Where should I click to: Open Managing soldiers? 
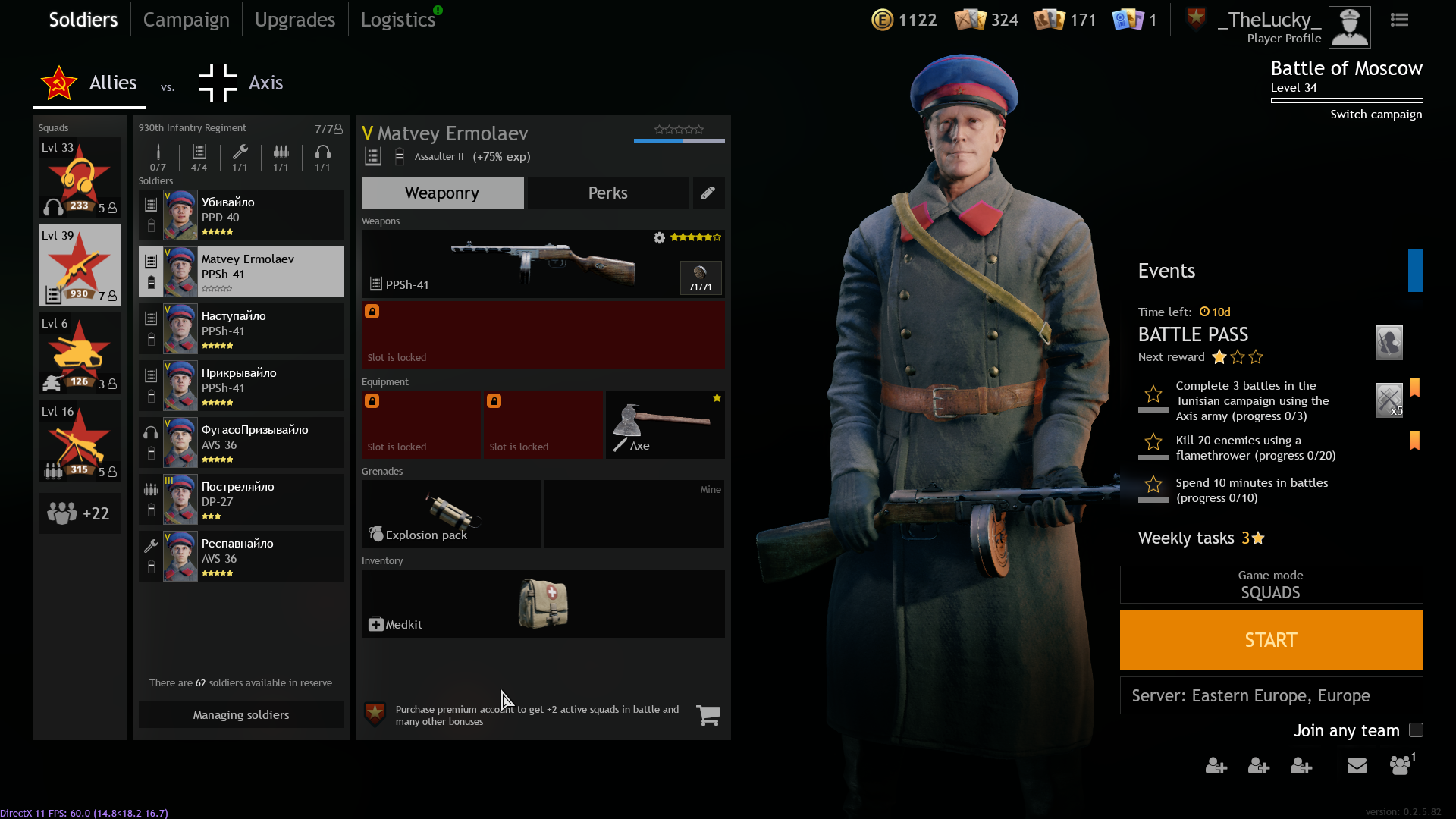coord(240,714)
